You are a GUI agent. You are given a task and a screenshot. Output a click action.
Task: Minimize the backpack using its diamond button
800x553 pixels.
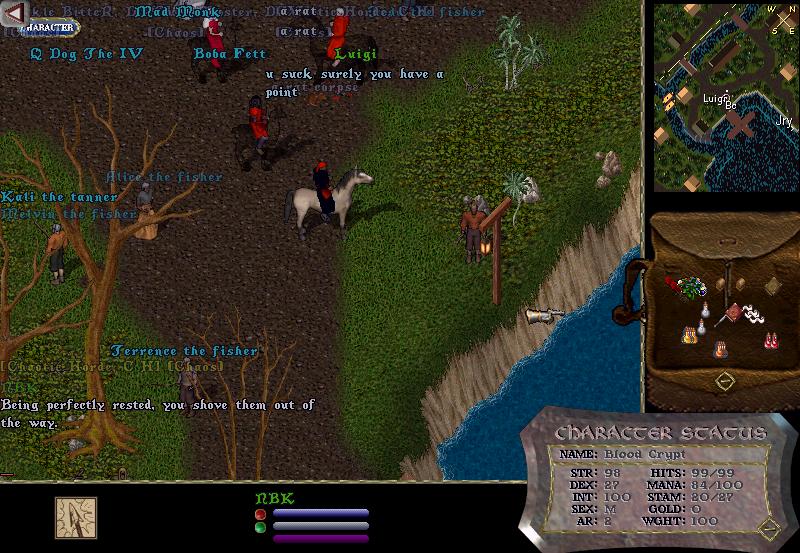click(726, 381)
